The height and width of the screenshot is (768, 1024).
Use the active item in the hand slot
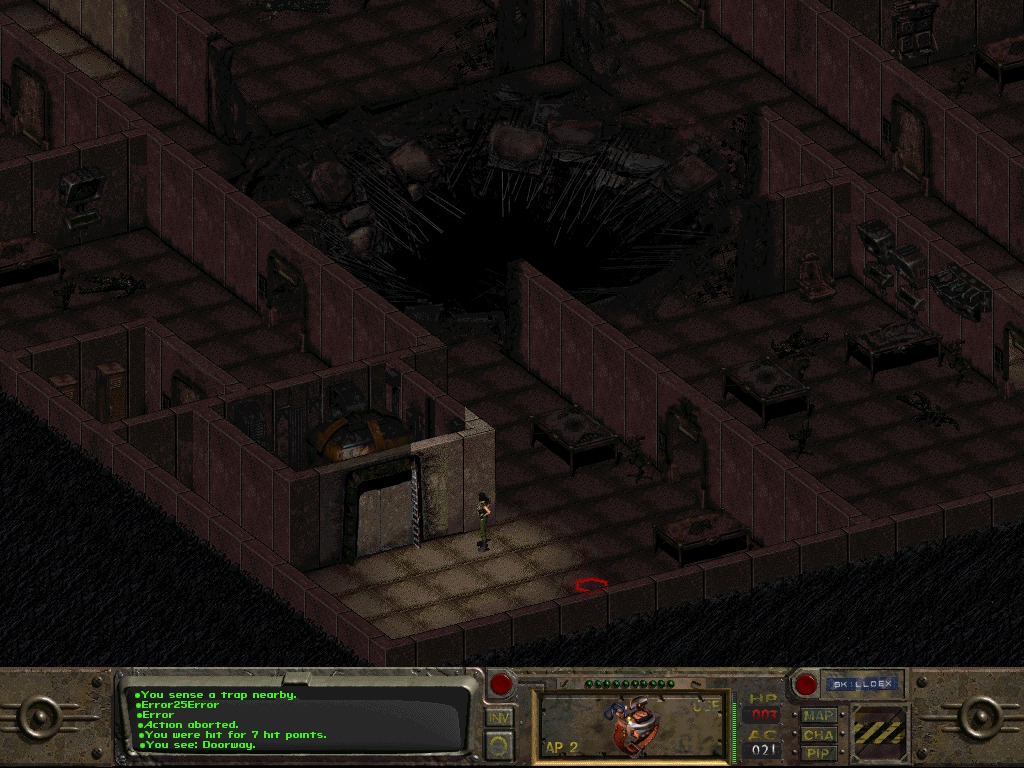pos(632,725)
